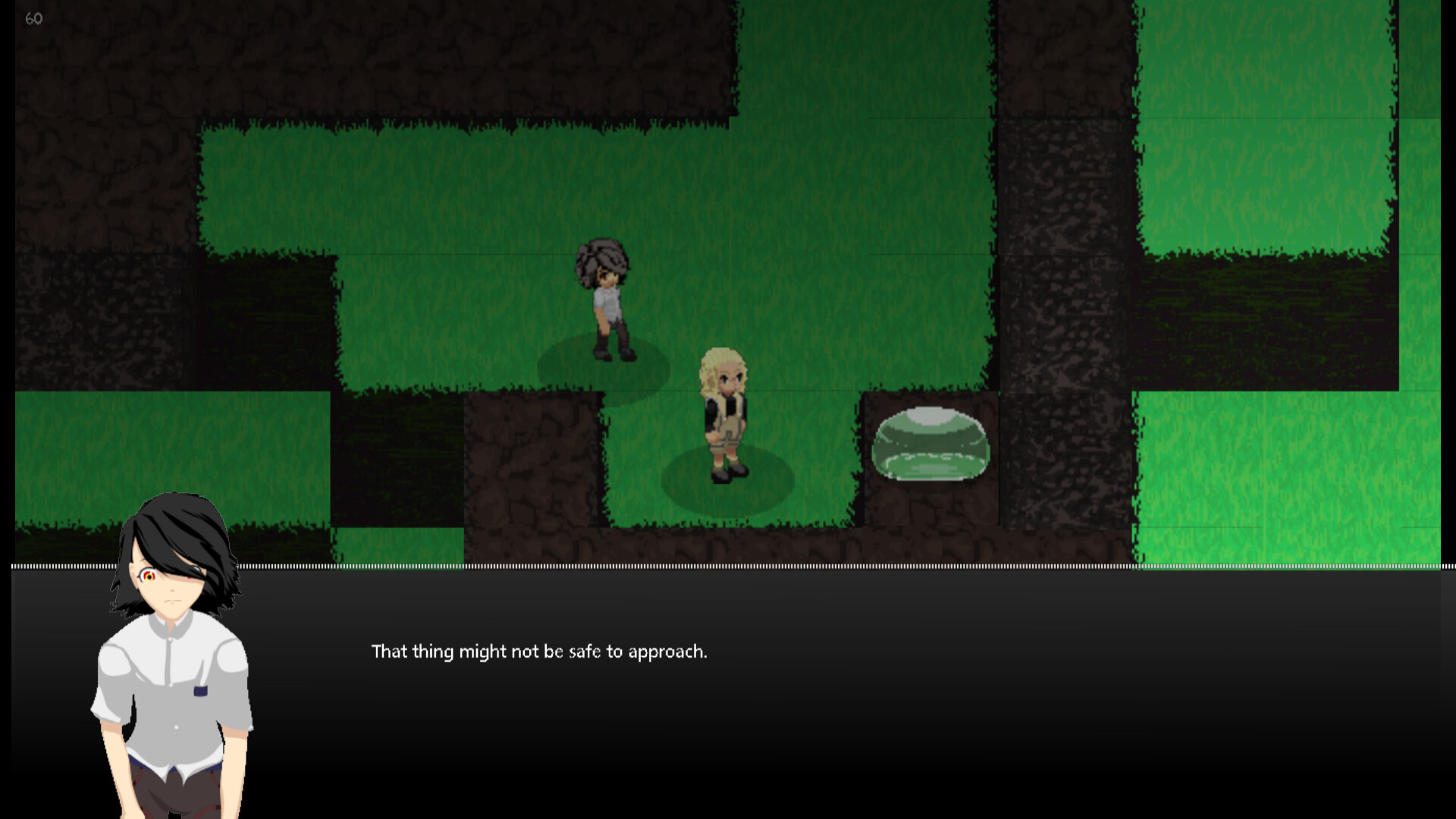This screenshot has width=1456, height=819.
Task: Click the dialogue text area
Action: (x=538, y=651)
